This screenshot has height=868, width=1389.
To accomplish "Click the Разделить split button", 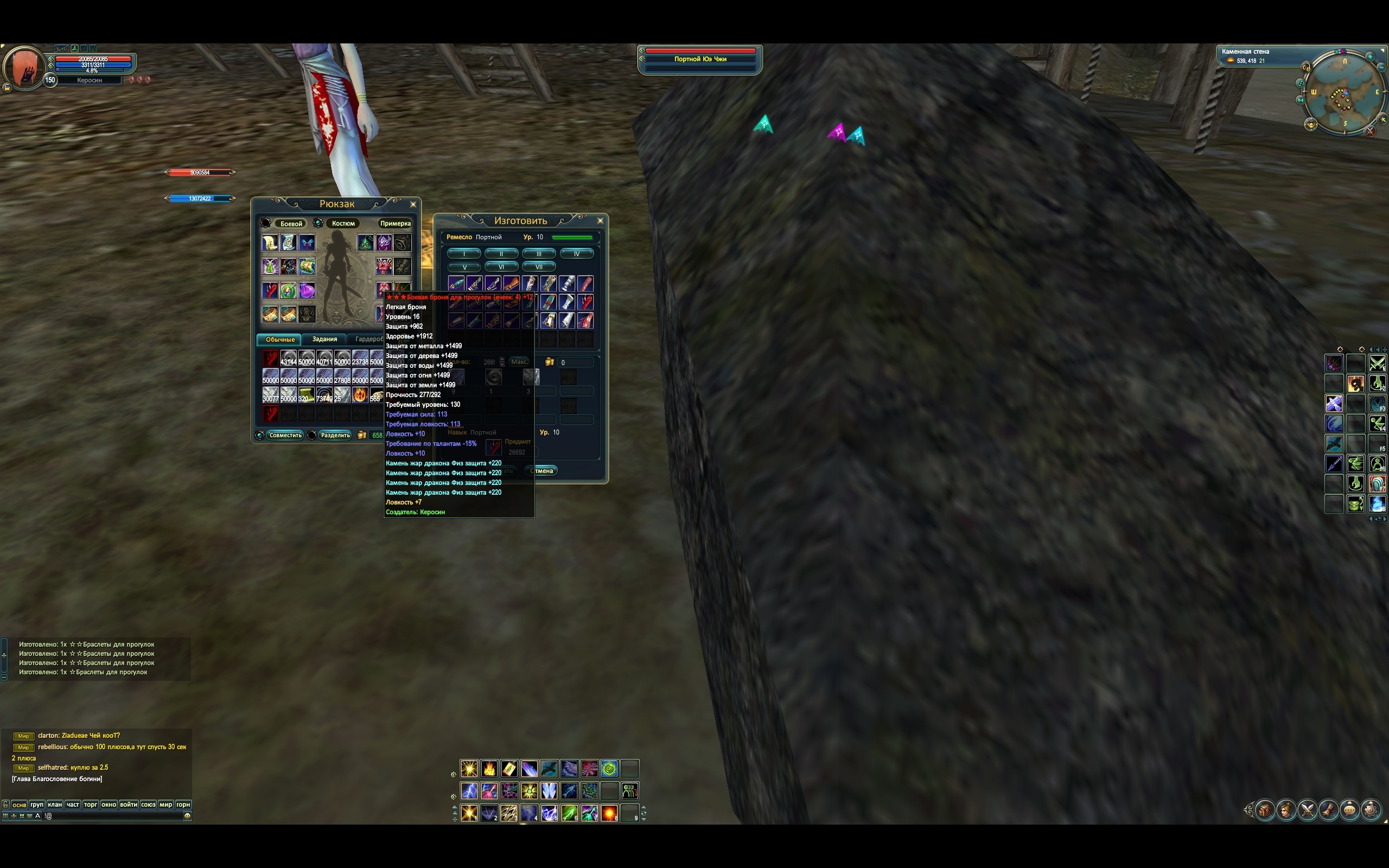I will pyautogui.click(x=335, y=435).
